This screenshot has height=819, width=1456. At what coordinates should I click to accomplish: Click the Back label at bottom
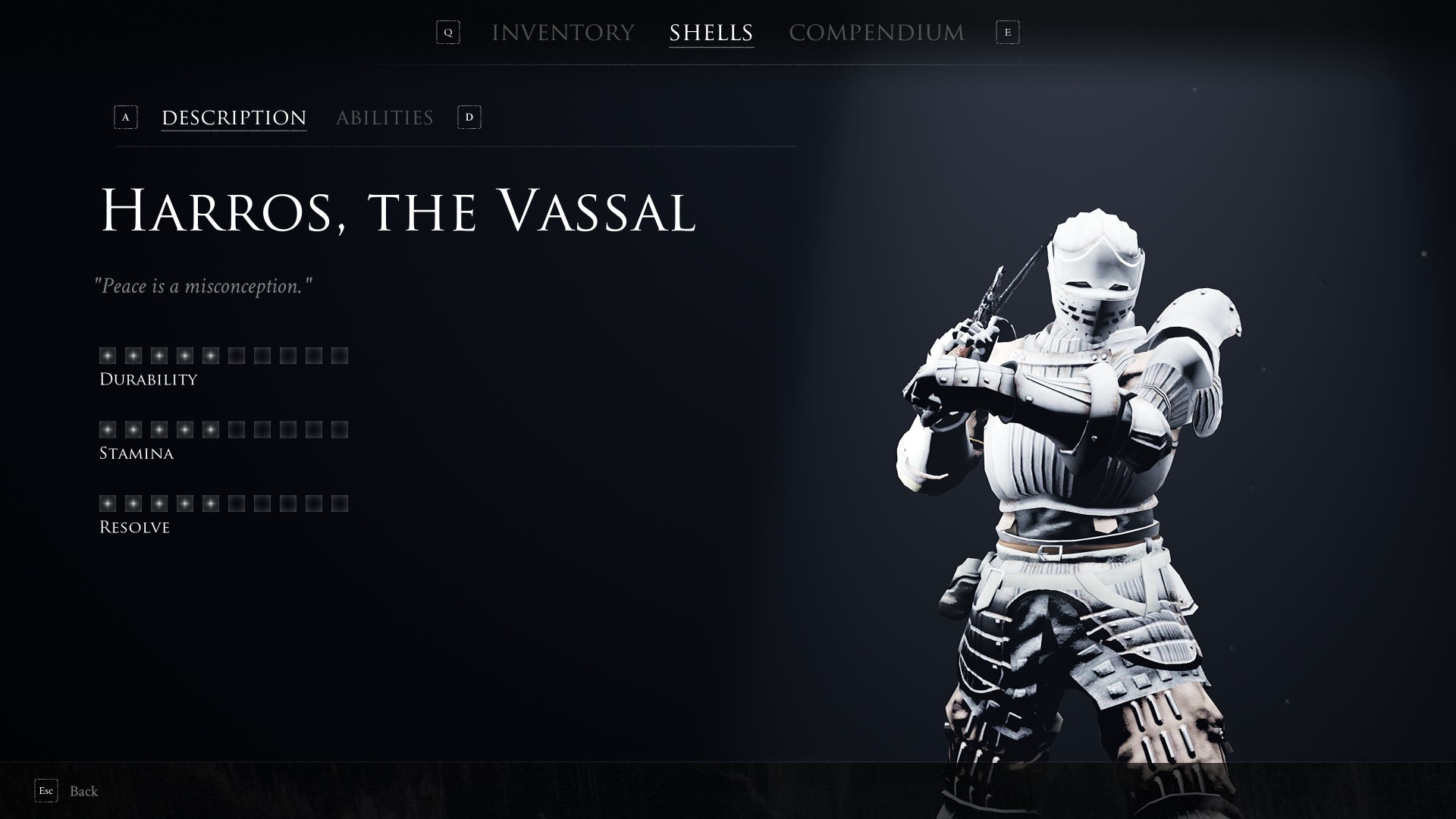coord(83,791)
